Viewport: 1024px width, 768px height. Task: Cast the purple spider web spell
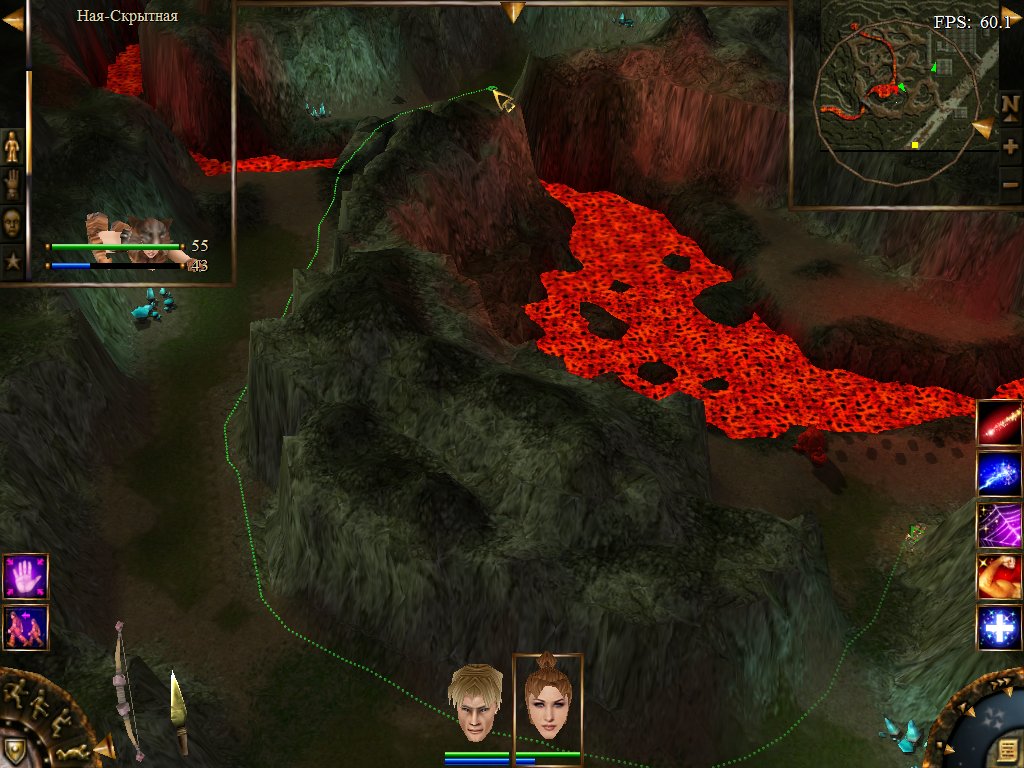tap(999, 525)
